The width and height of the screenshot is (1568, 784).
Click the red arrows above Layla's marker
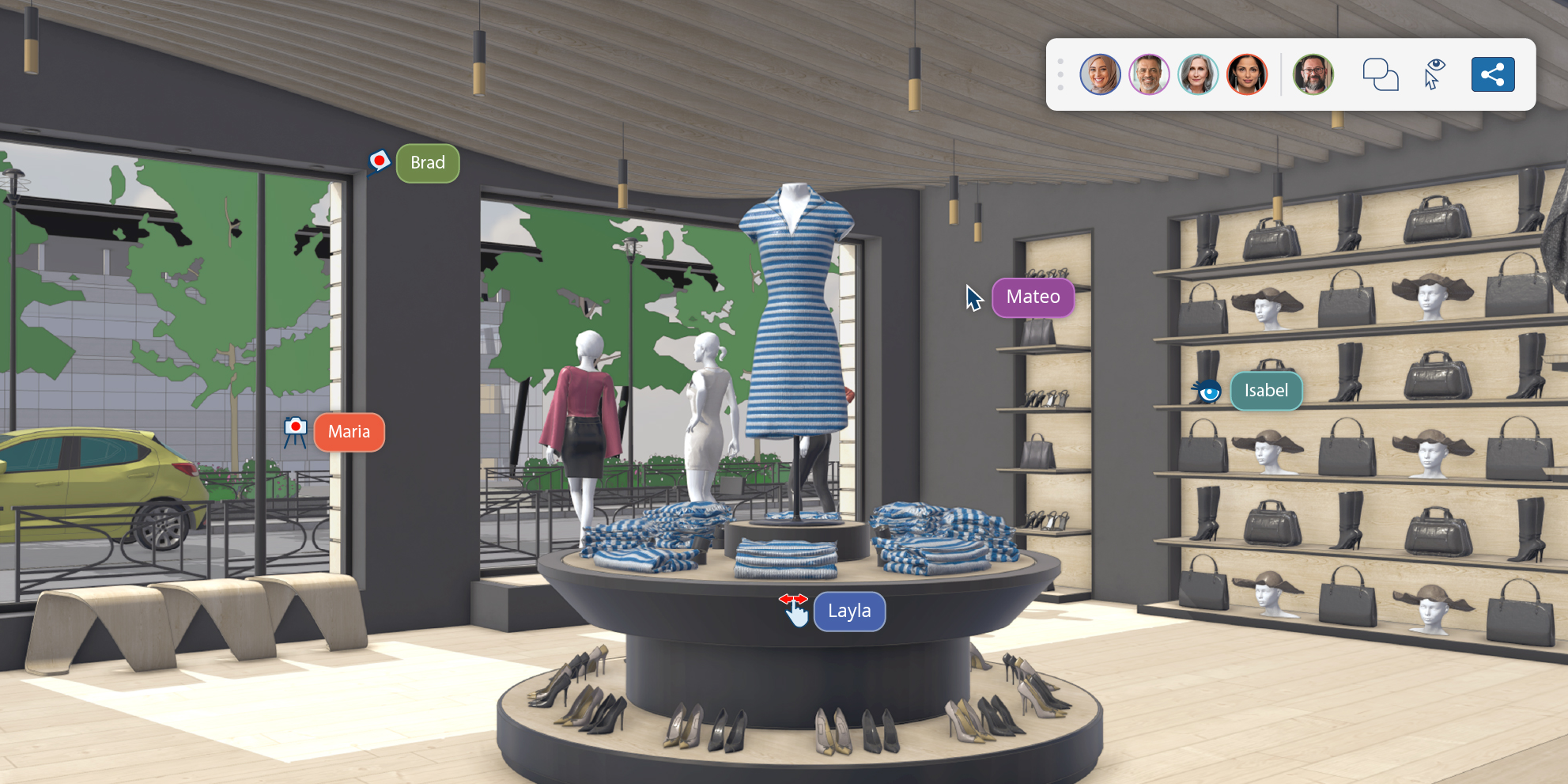click(795, 600)
